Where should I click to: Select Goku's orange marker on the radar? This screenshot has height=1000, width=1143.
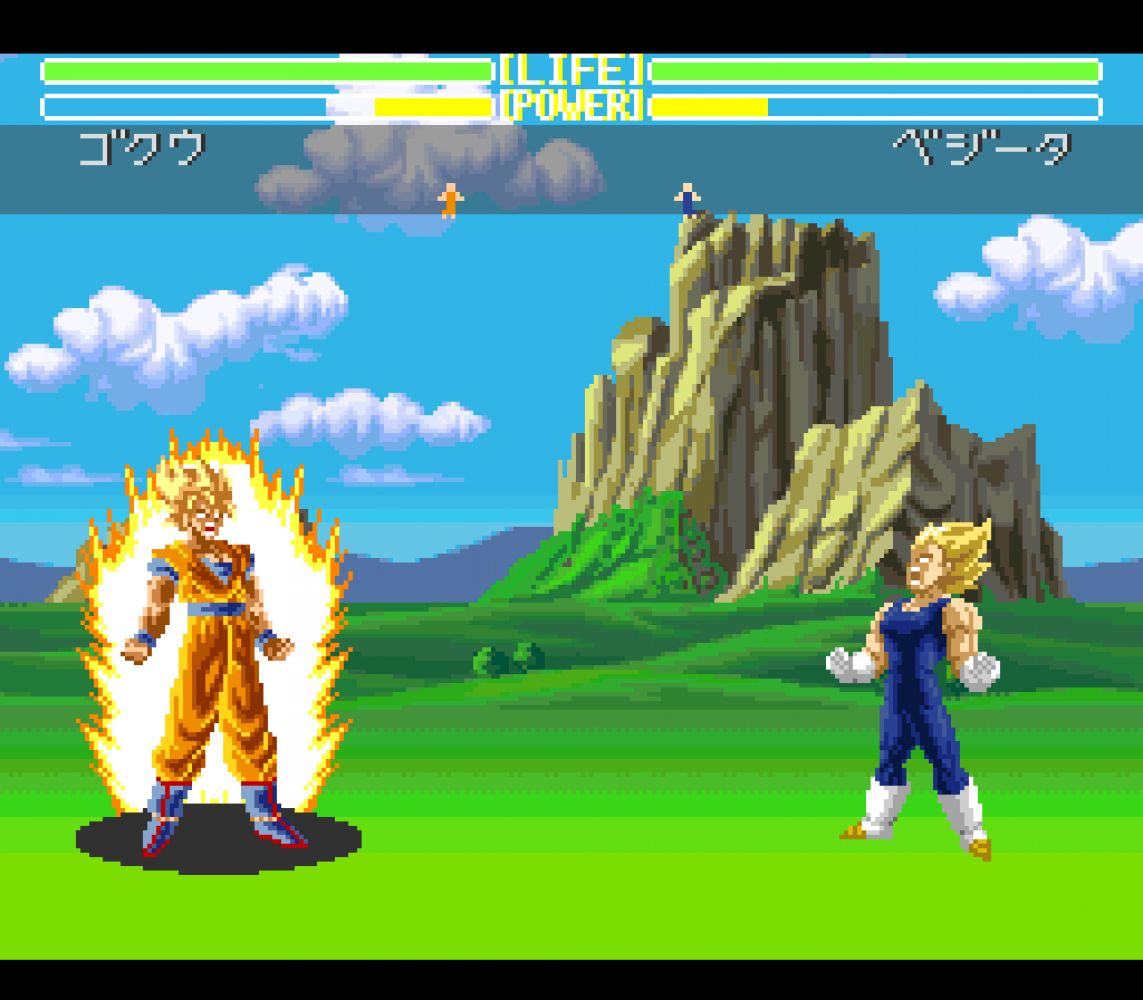click(x=451, y=200)
